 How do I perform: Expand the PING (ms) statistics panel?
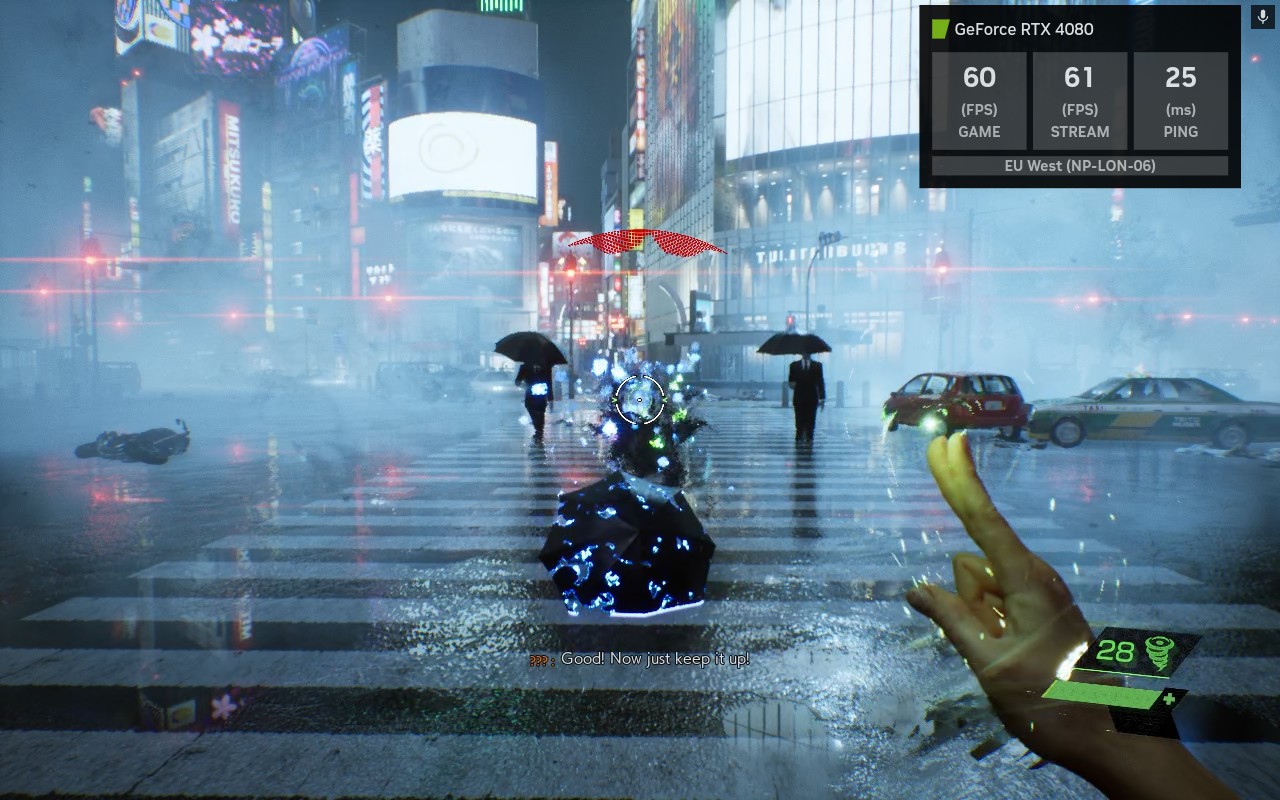[1181, 100]
